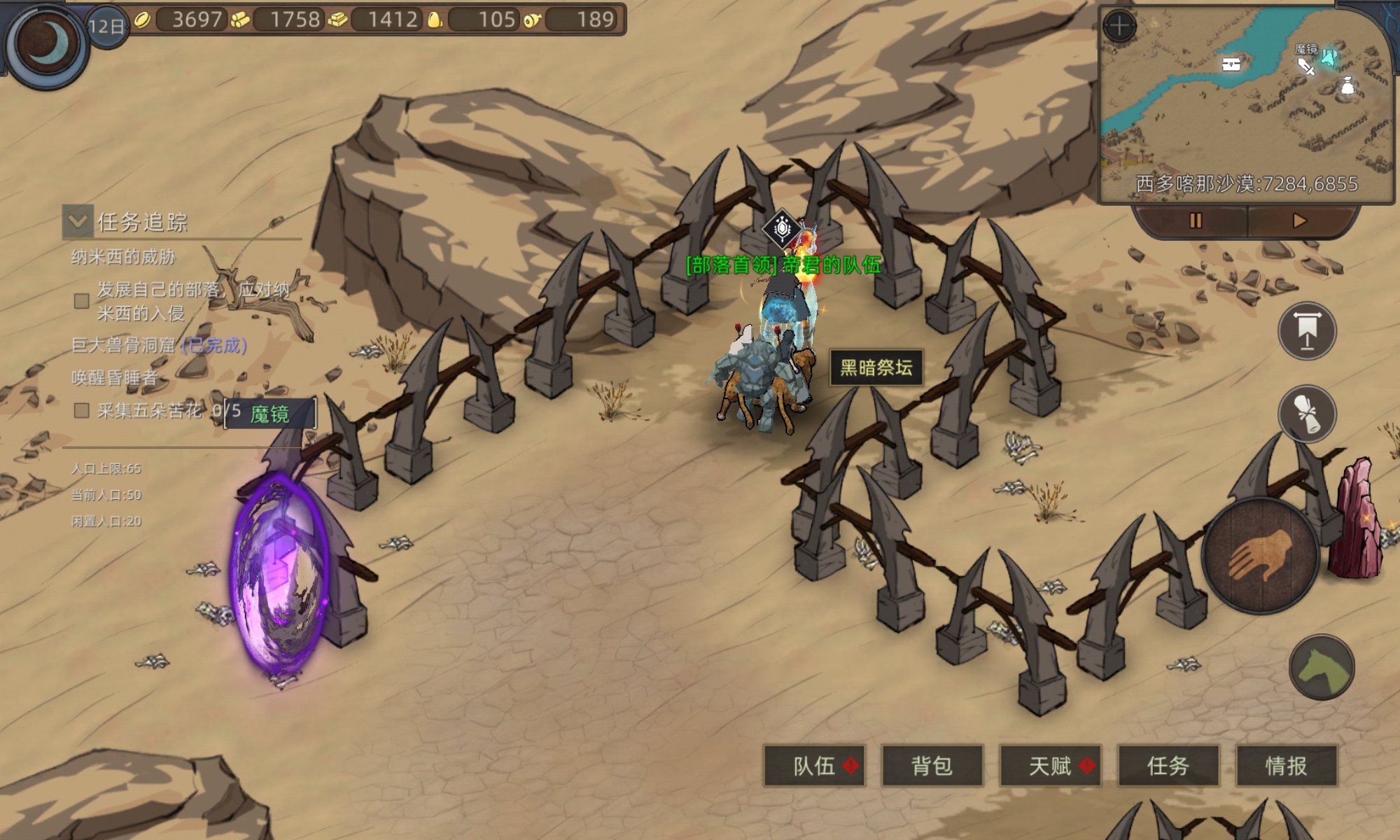Open the 队伍 party menu
1400x840 pixels.
[814, 766]
